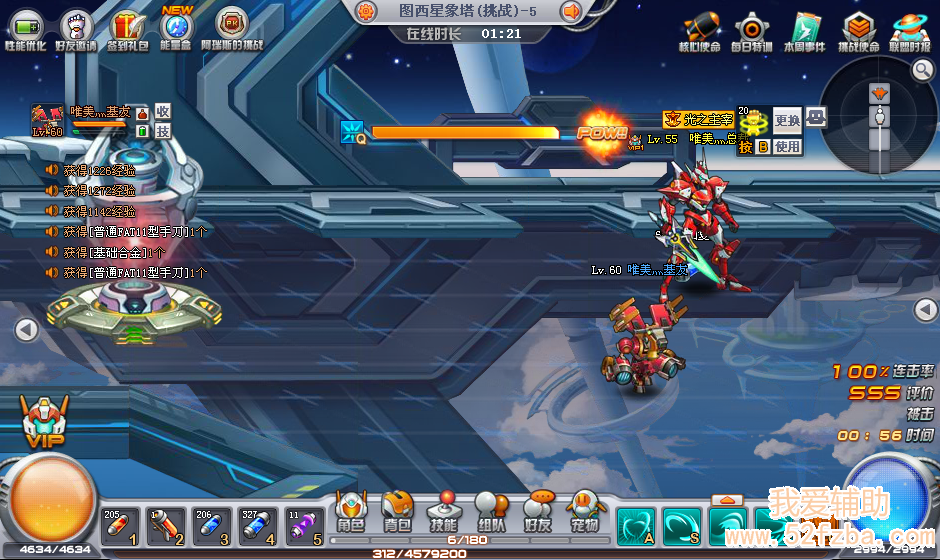
Task: Open the 挑战使命 challenge missions
Action: point(858,28)
